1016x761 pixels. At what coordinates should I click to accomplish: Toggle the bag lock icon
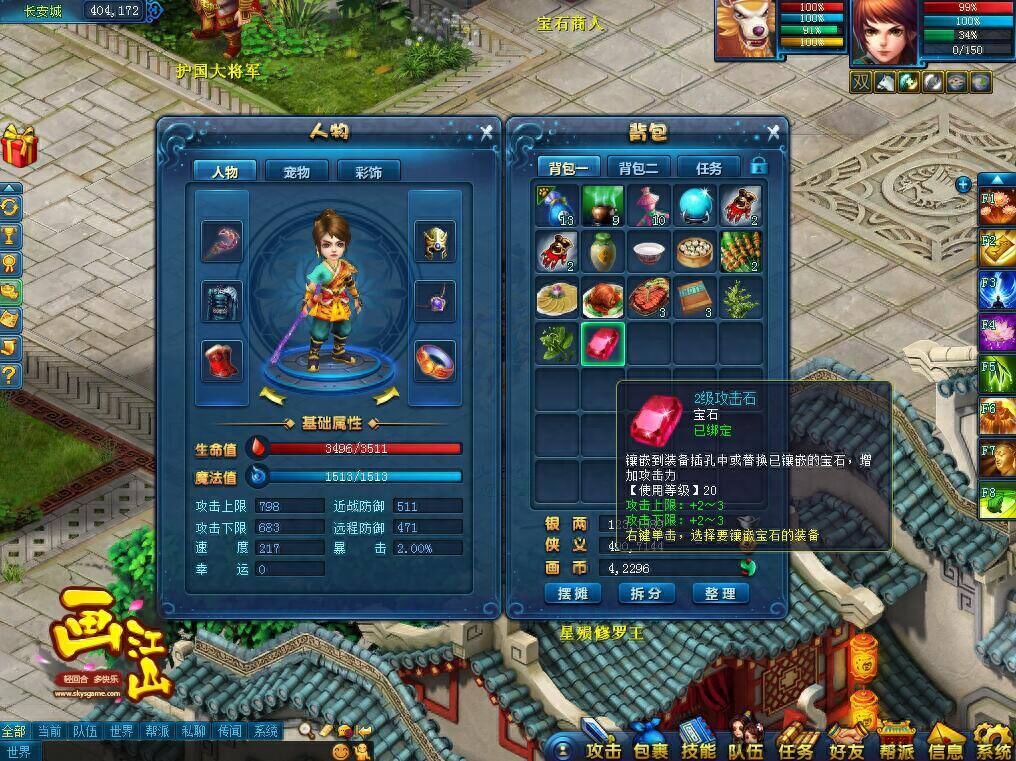click(760, 166)
